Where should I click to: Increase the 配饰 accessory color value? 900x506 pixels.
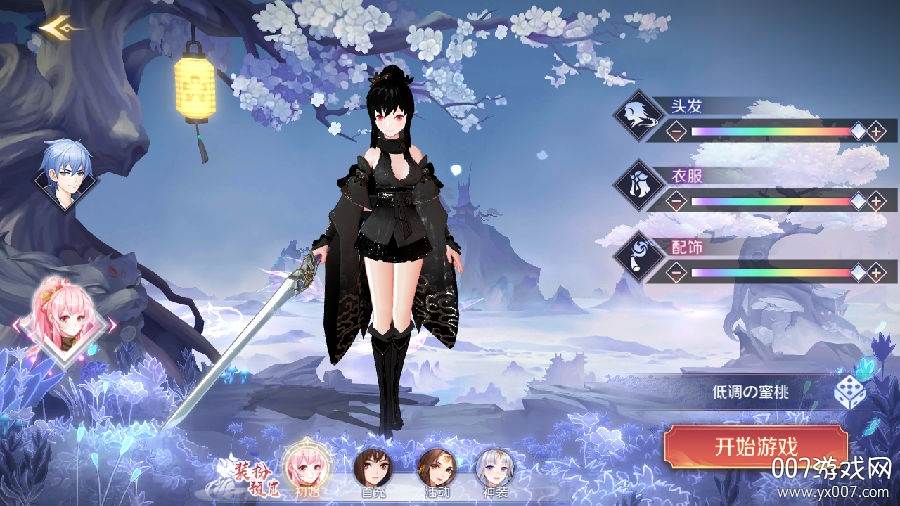tap(876, 271)
